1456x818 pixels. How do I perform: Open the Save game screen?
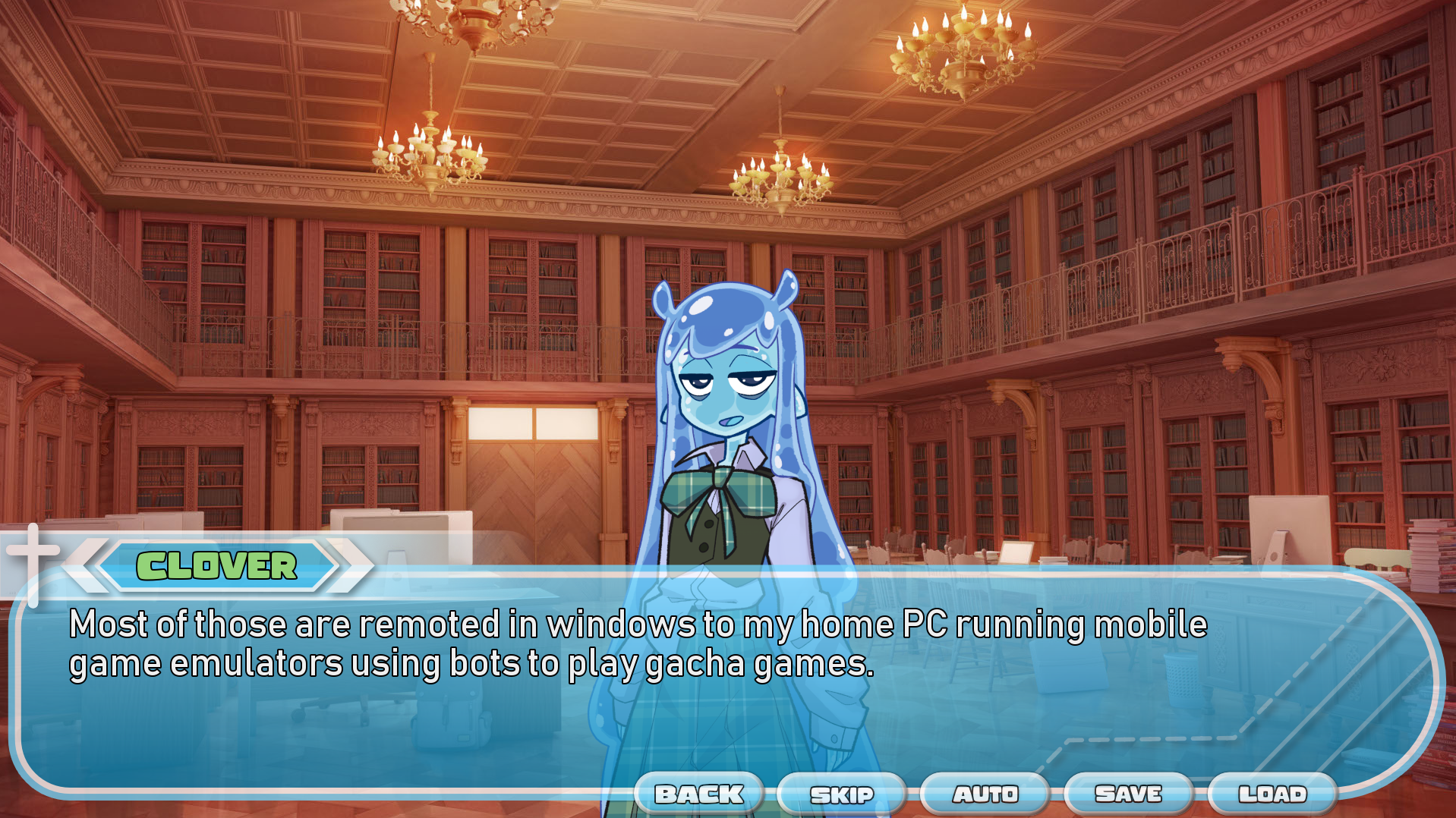tap(1128, 794)
